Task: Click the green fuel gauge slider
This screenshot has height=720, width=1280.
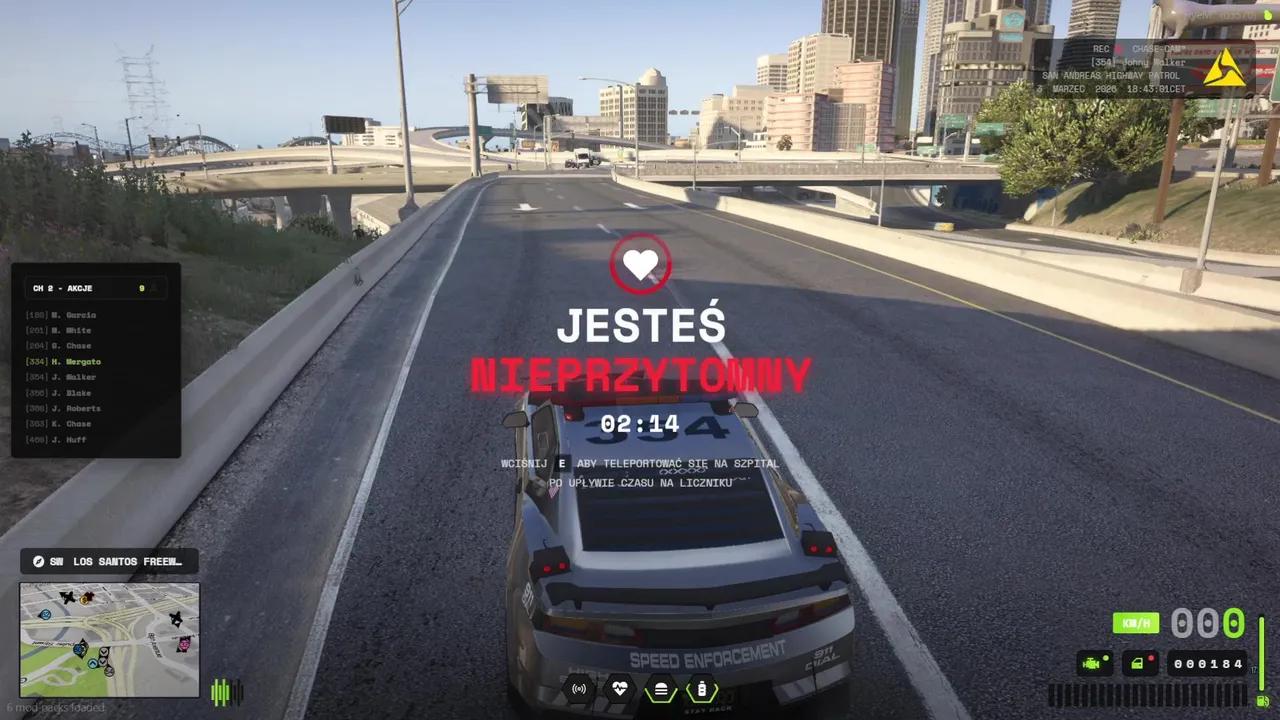Action: point(1260,653)
